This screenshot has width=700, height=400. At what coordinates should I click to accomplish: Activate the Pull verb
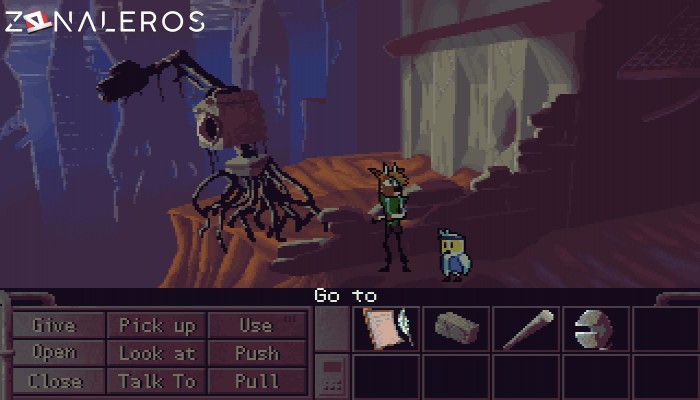(255, 381)
